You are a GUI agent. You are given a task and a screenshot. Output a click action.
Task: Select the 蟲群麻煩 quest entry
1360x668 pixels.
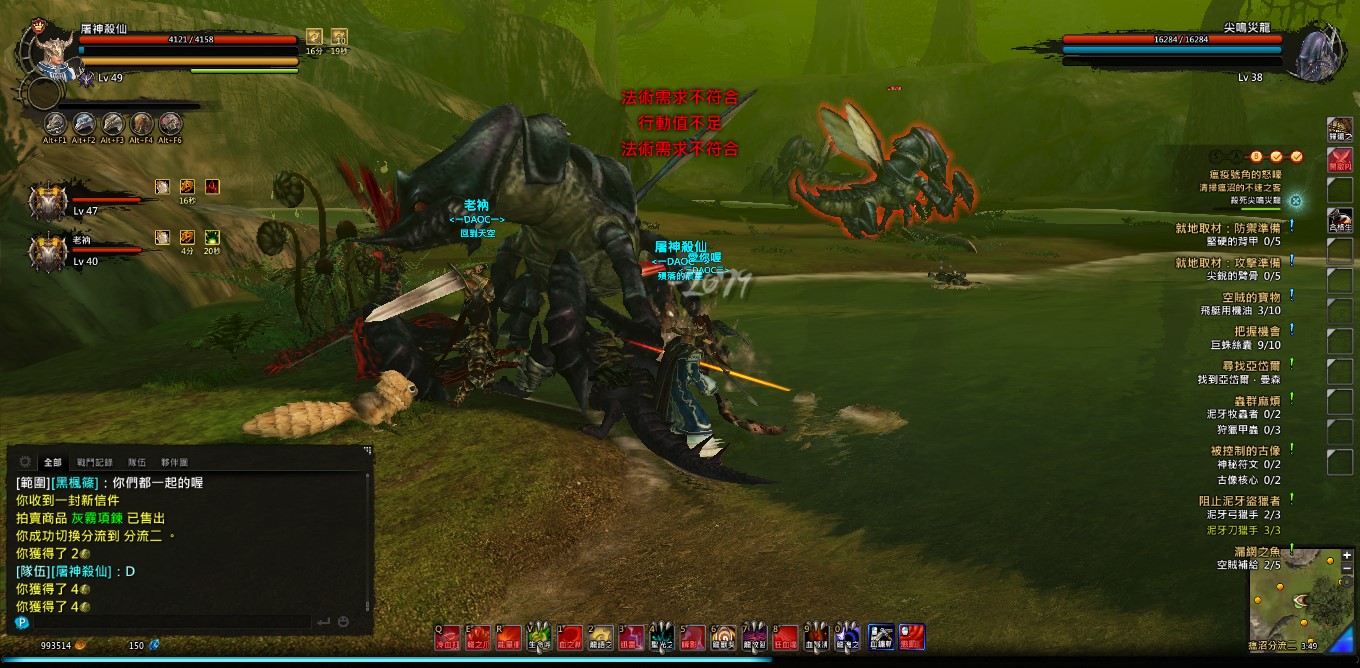coord(1244,400)
